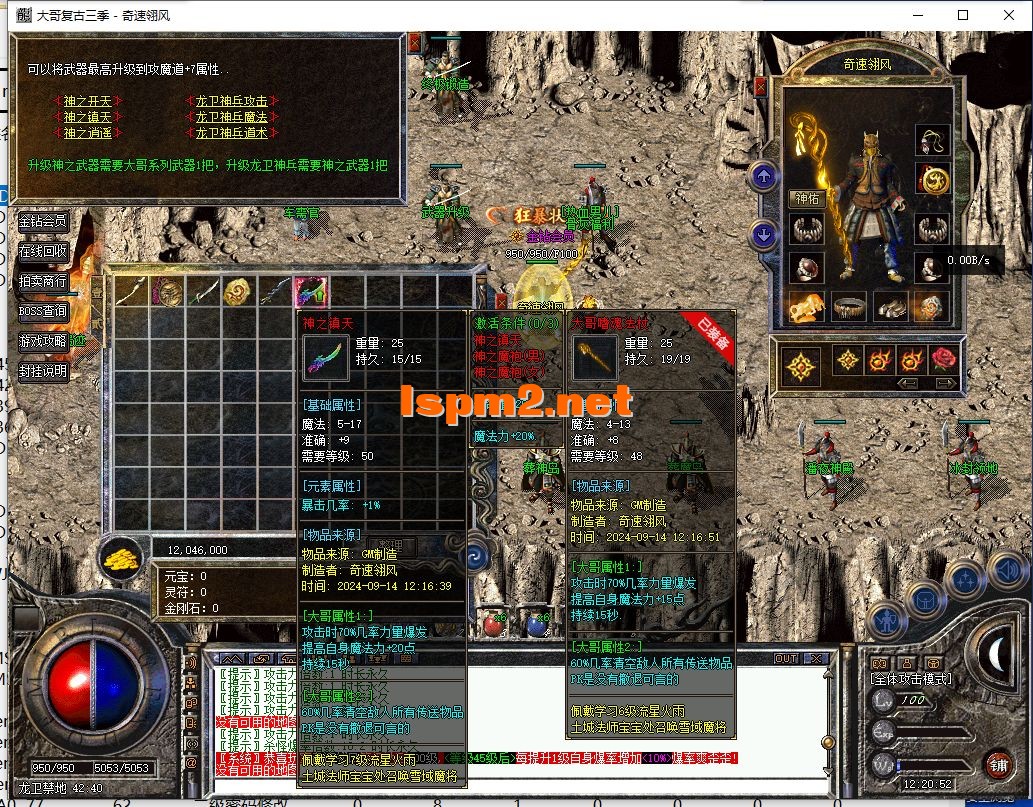1033x807 pixels.
Task: Close the weapon upgrade dialogue panel
Action: pyautogui.click(x=414, y=42)
